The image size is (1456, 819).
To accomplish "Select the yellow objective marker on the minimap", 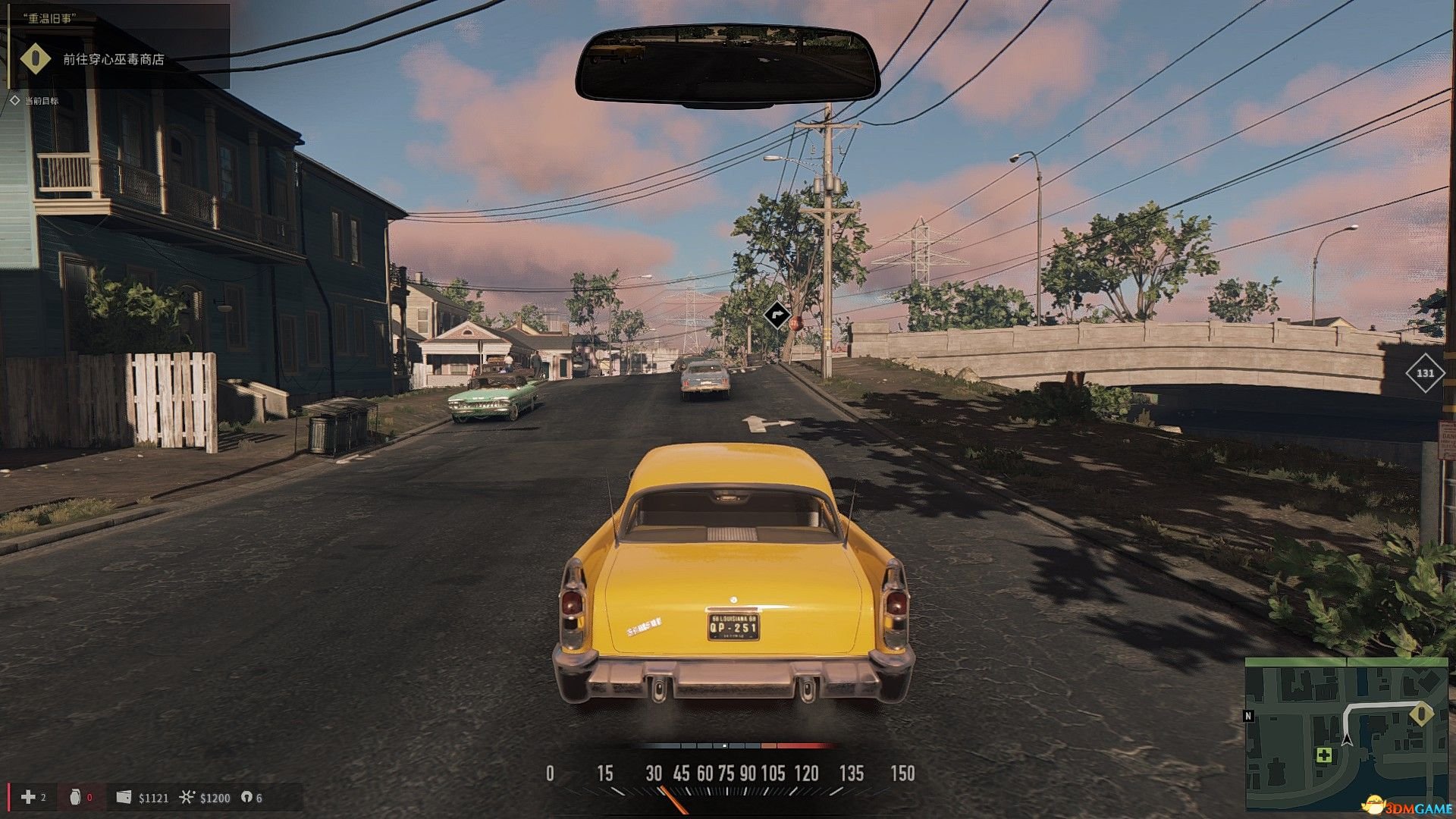I will [1420, 714].
